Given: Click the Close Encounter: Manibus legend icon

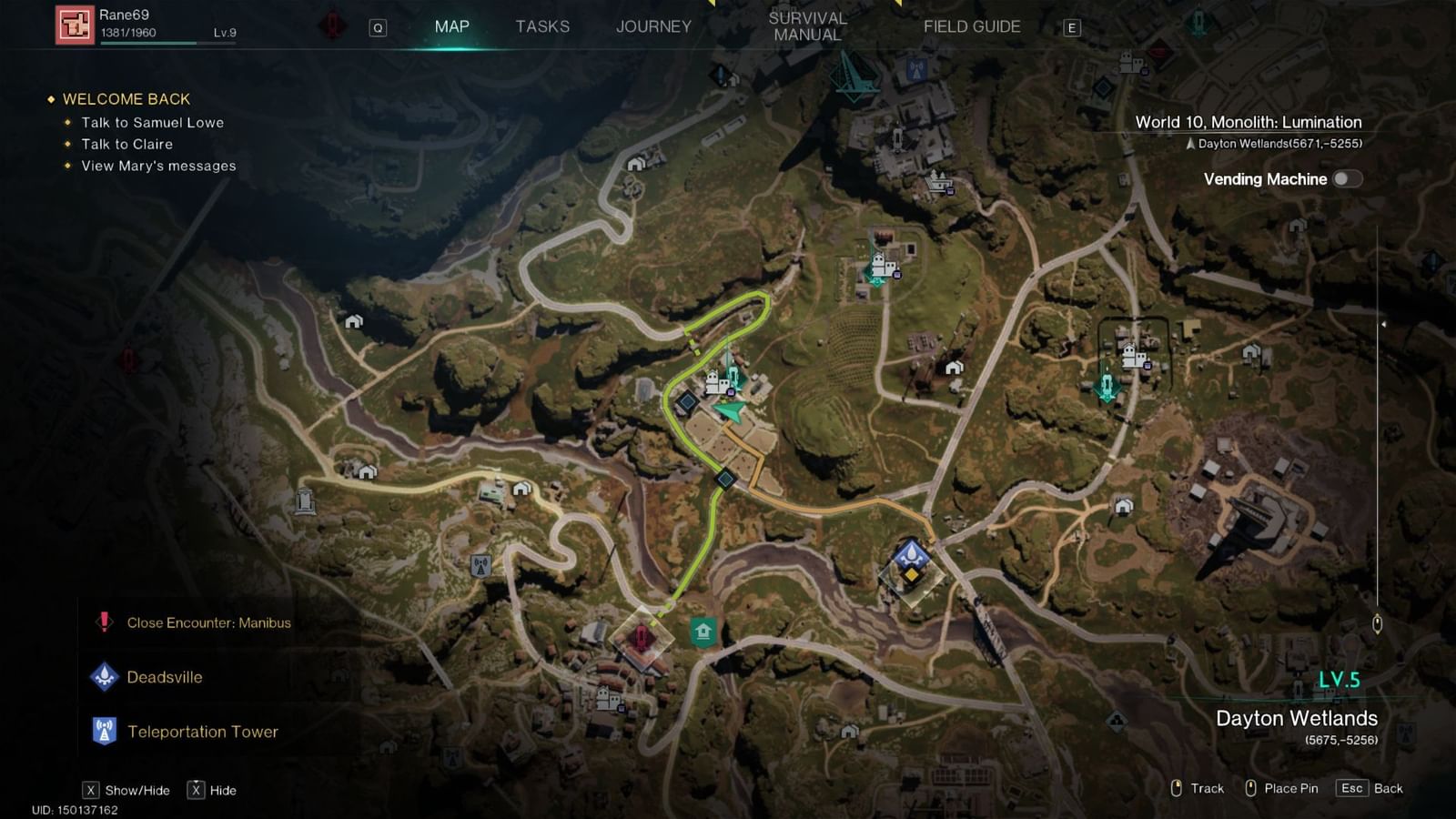Looking at the screenshot, I should click(103, 622).
